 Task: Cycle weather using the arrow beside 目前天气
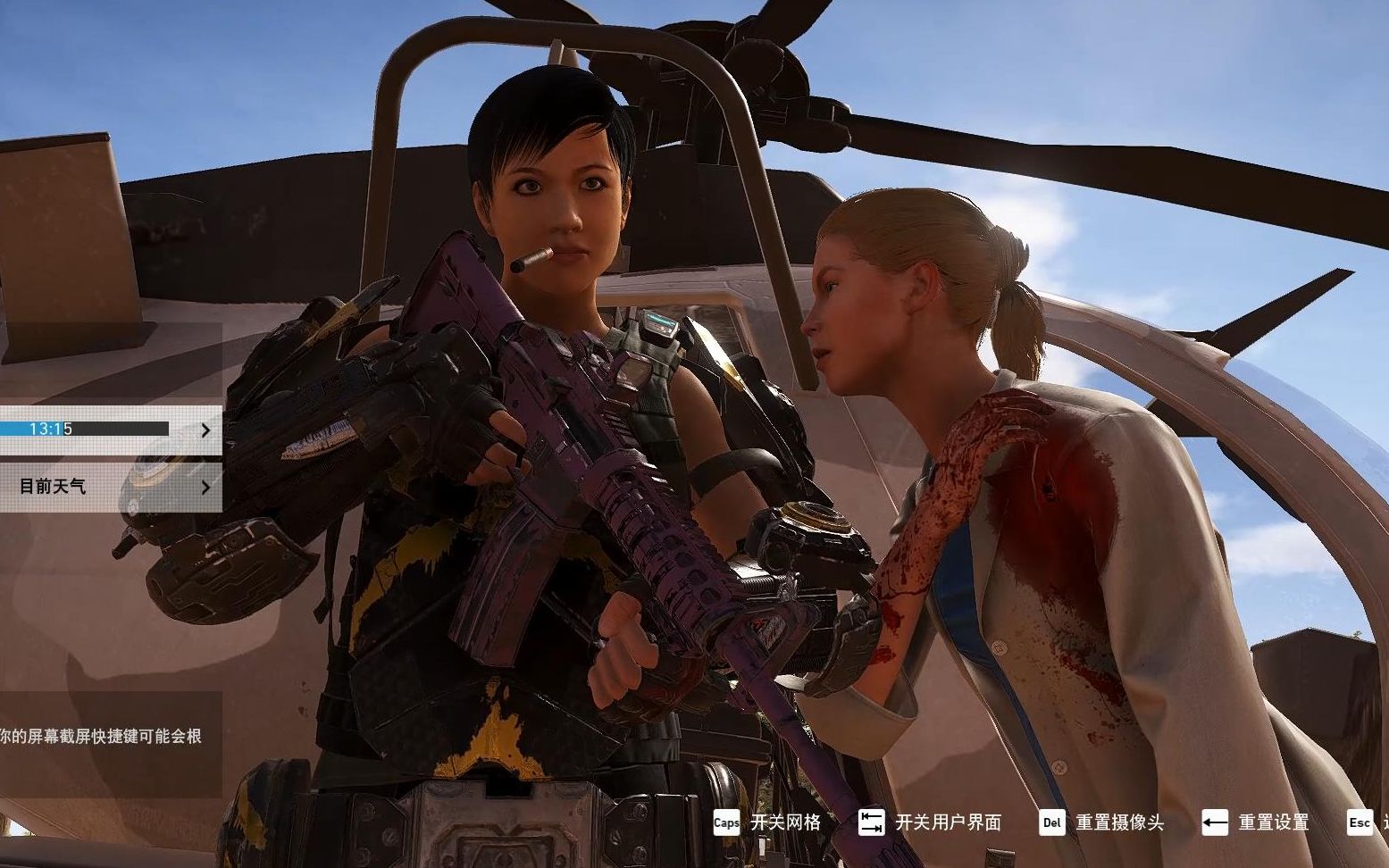point(206,488)
